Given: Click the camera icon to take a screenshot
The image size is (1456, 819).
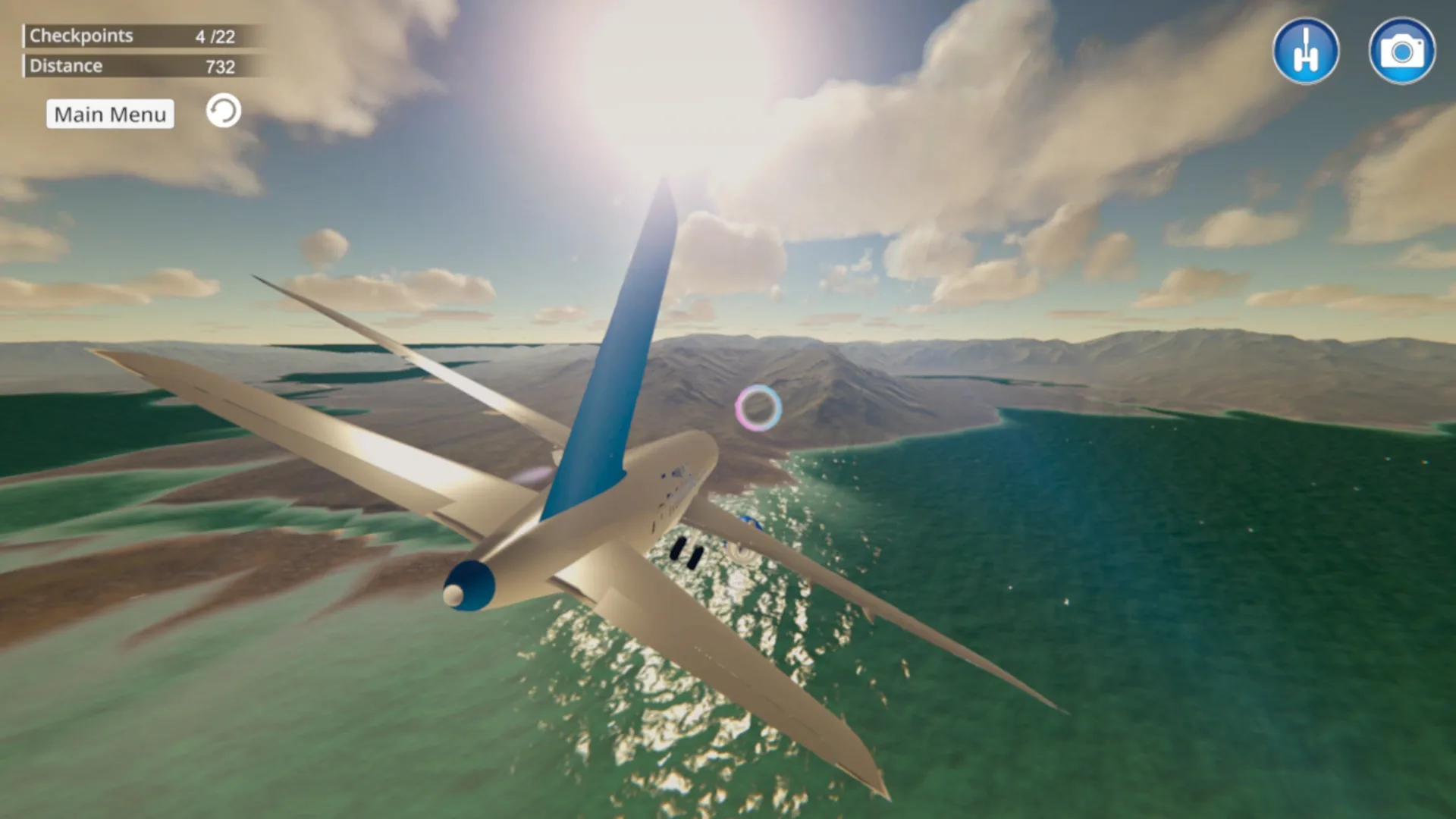Looking at the screenshot, I should coord(1402,50).
